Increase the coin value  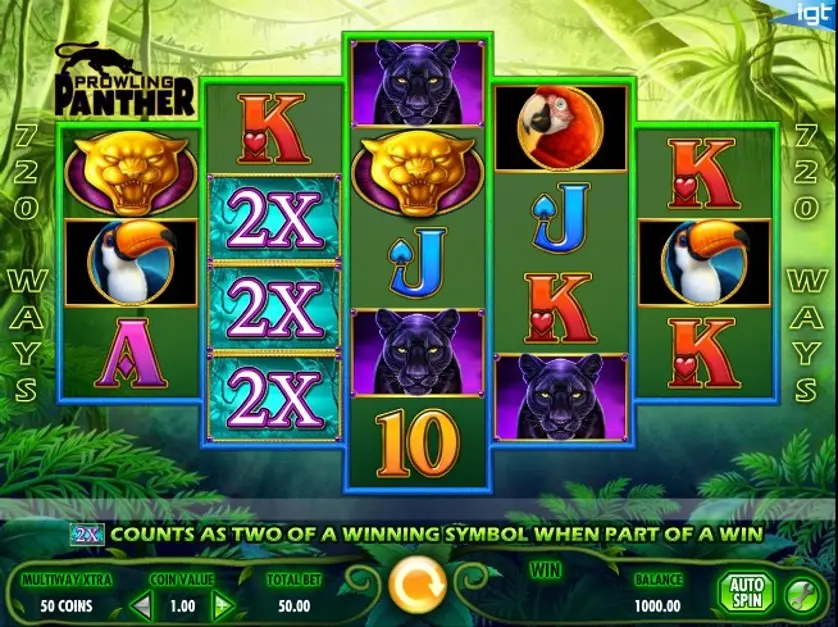coord(222,605)
